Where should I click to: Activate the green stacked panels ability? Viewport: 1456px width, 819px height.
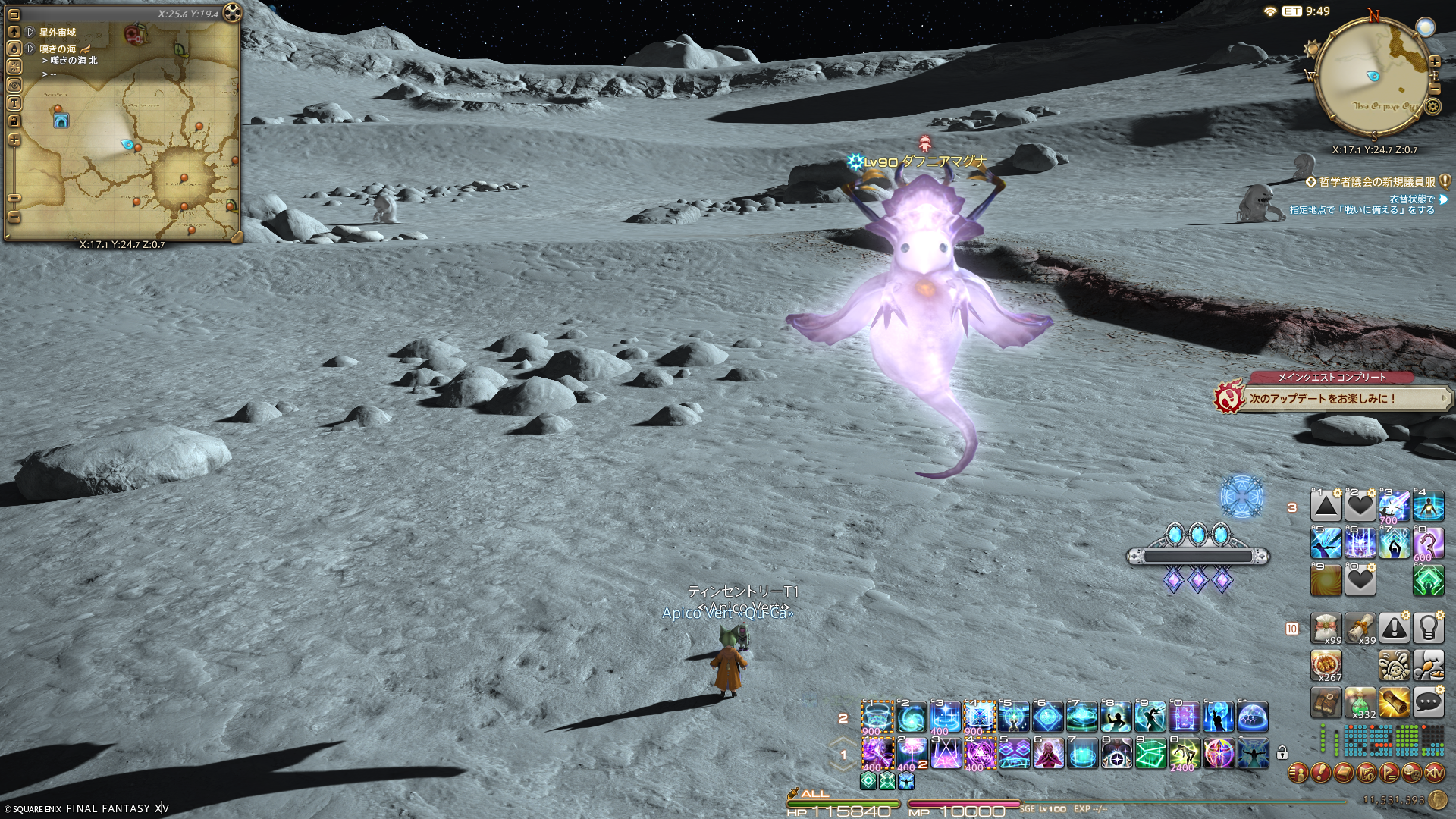[x=1150, y=754]
